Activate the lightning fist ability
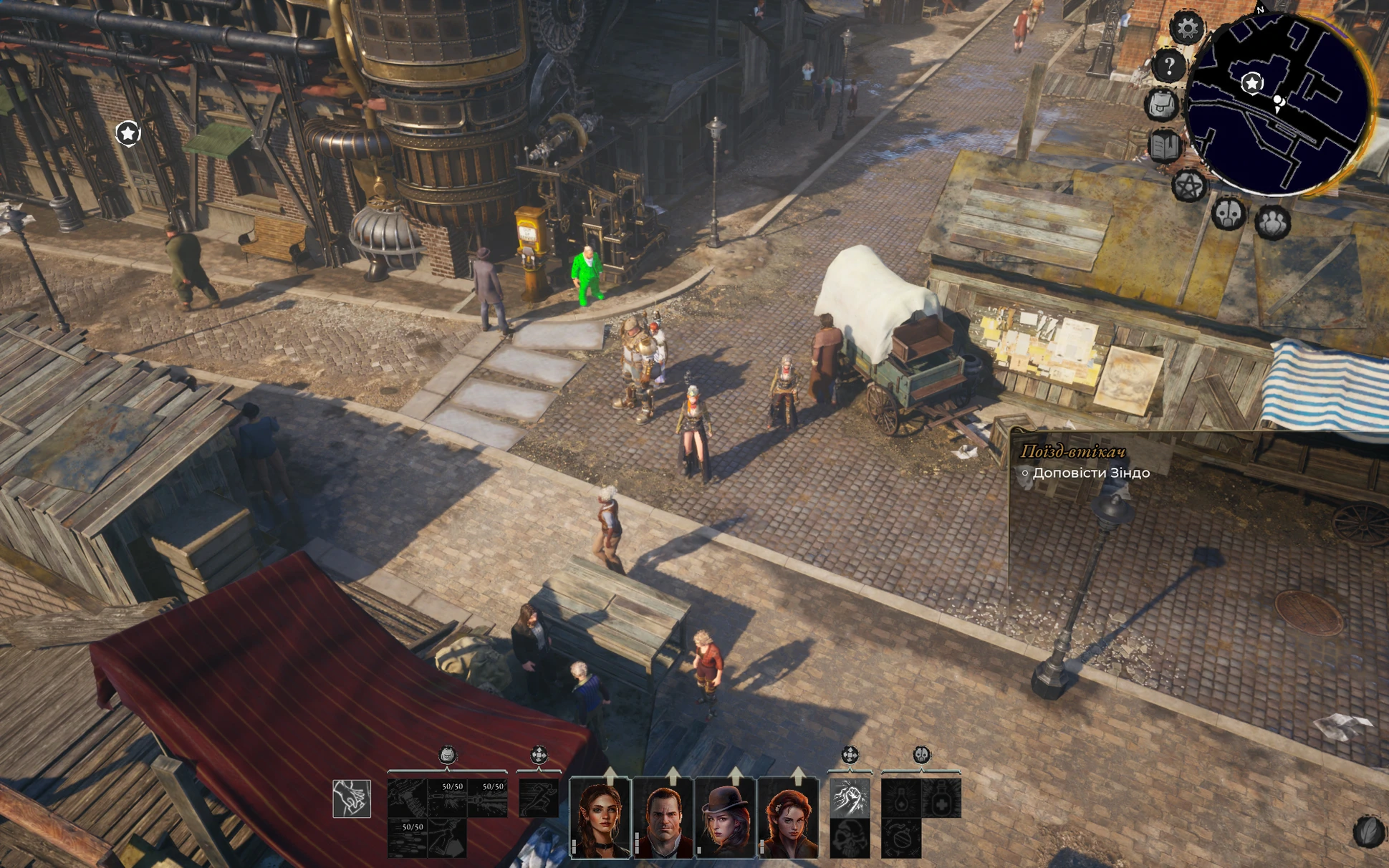The image size is (1389, 868). (850, 798)
